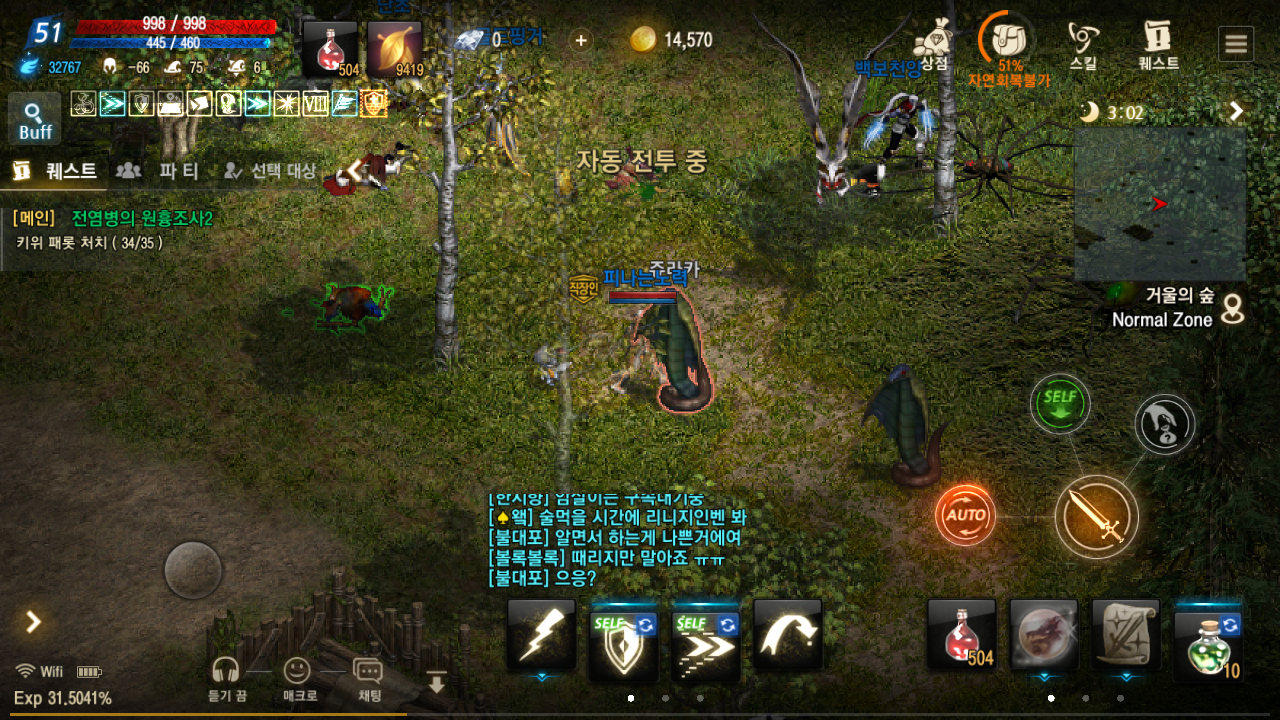
Task: Tap the sword attack button
Action: [1097, 517]
